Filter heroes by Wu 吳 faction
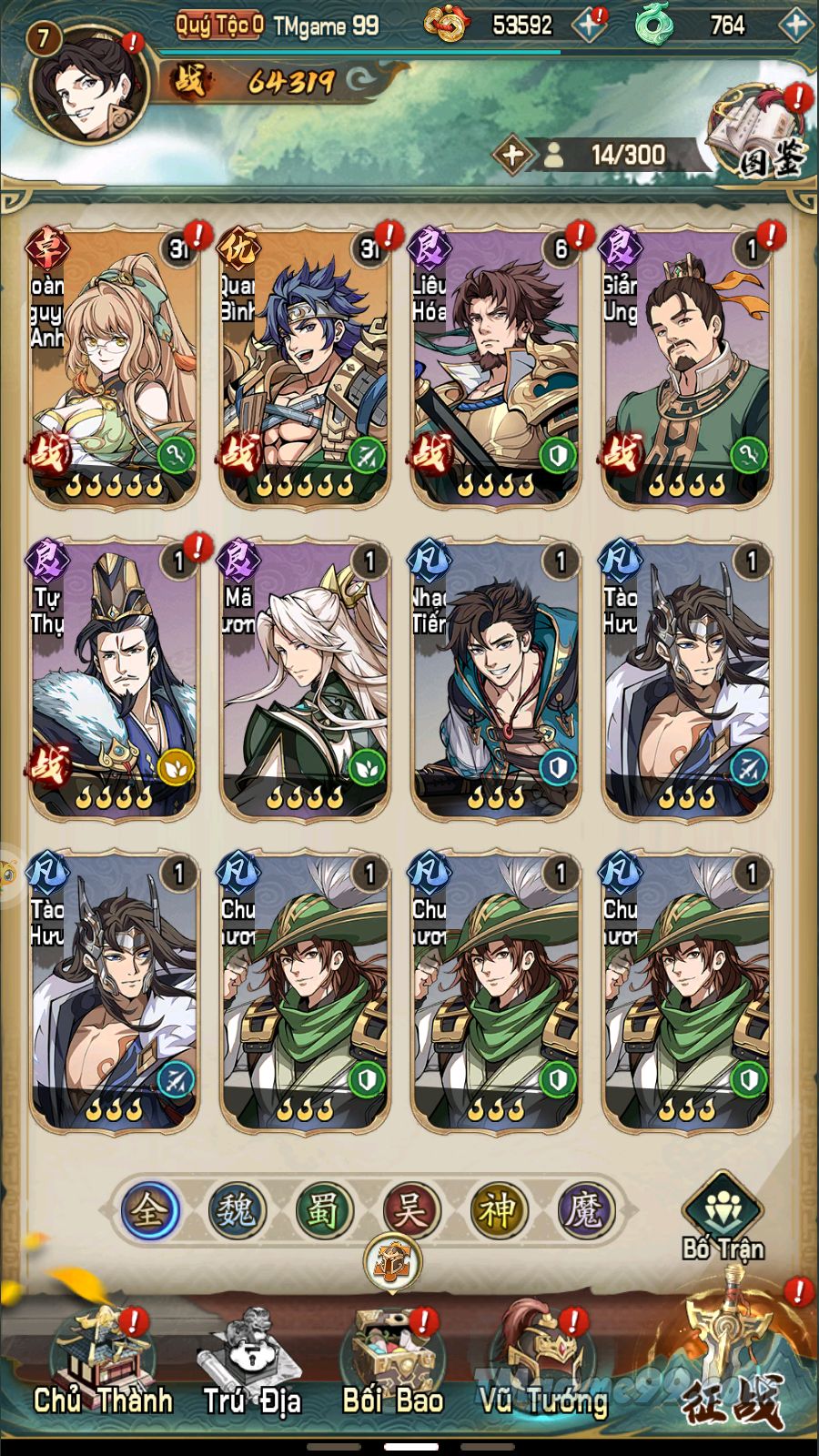 point(409,1210)
